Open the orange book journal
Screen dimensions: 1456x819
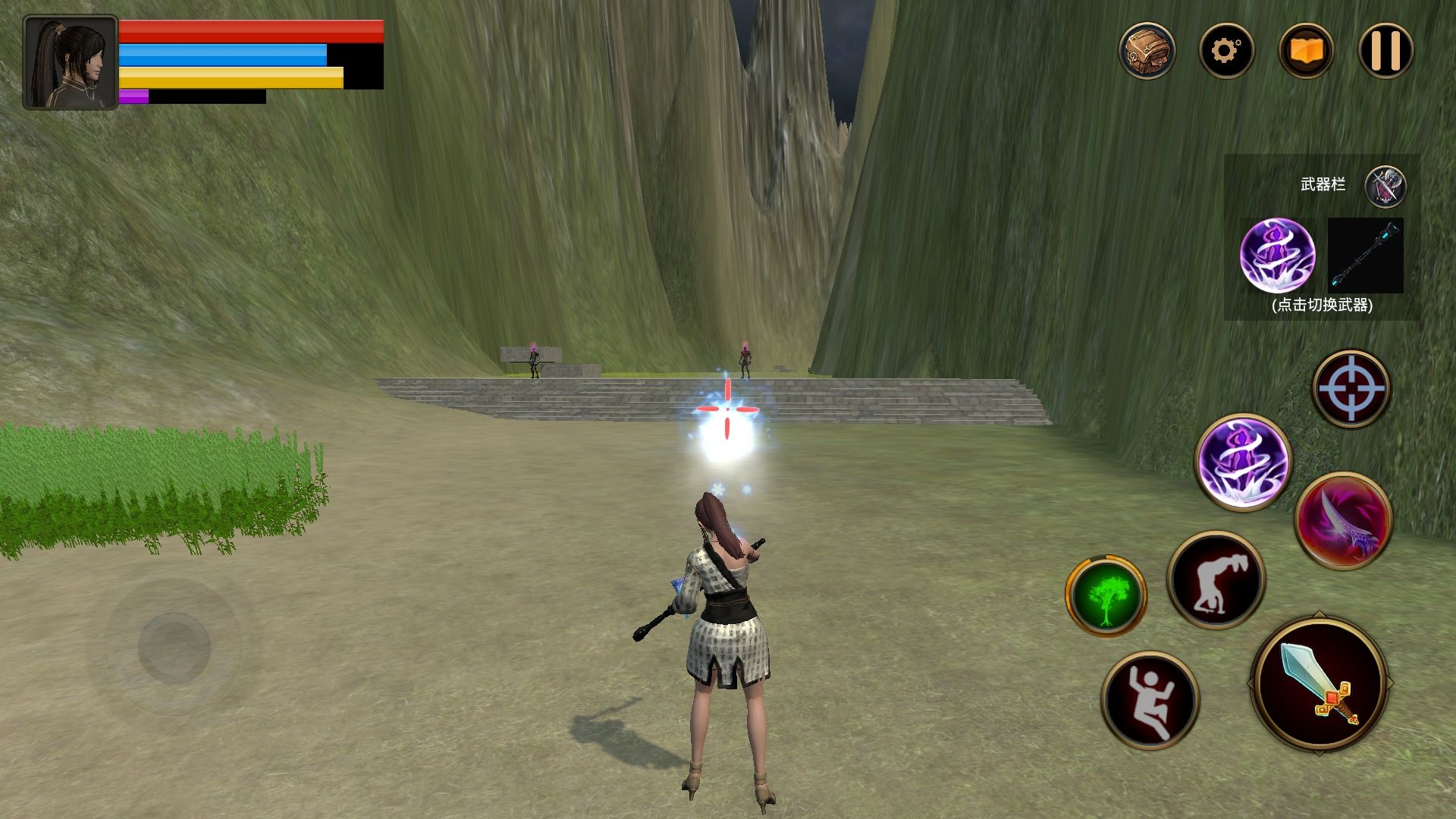(1306, 51)
